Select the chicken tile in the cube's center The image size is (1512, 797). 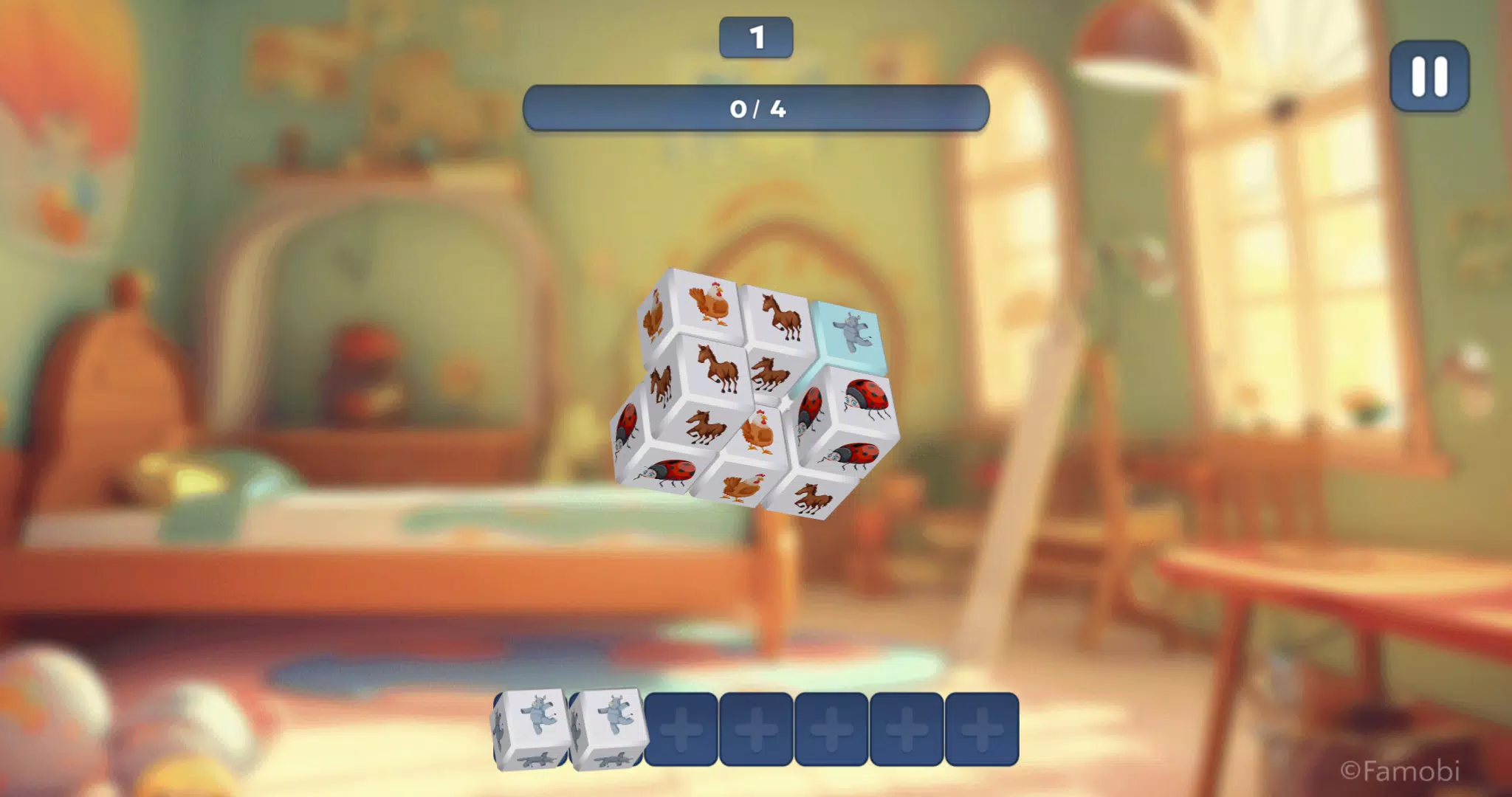click(x=758, y=430)
